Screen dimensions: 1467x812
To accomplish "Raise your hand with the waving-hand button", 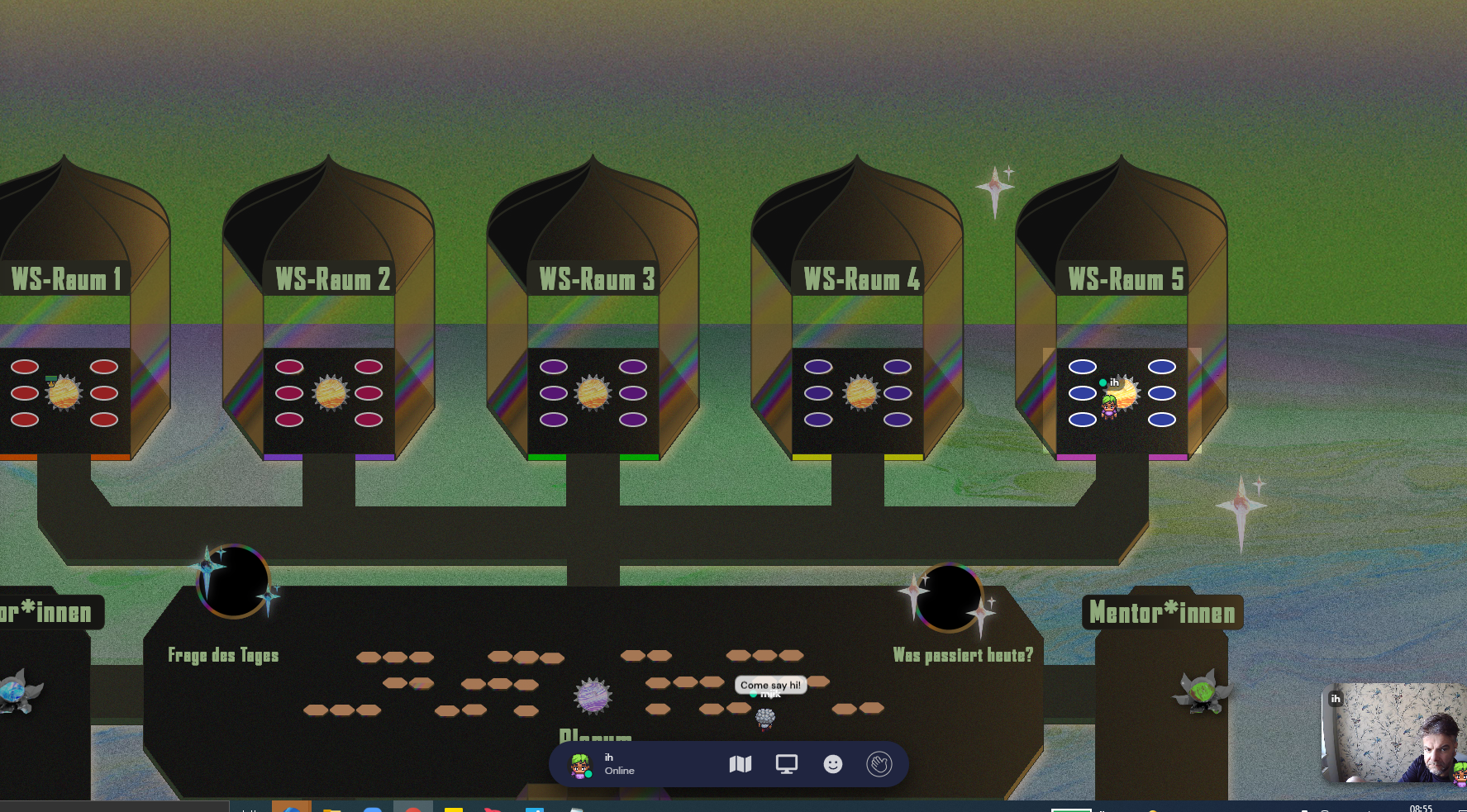I will click(x=879, y=764).
